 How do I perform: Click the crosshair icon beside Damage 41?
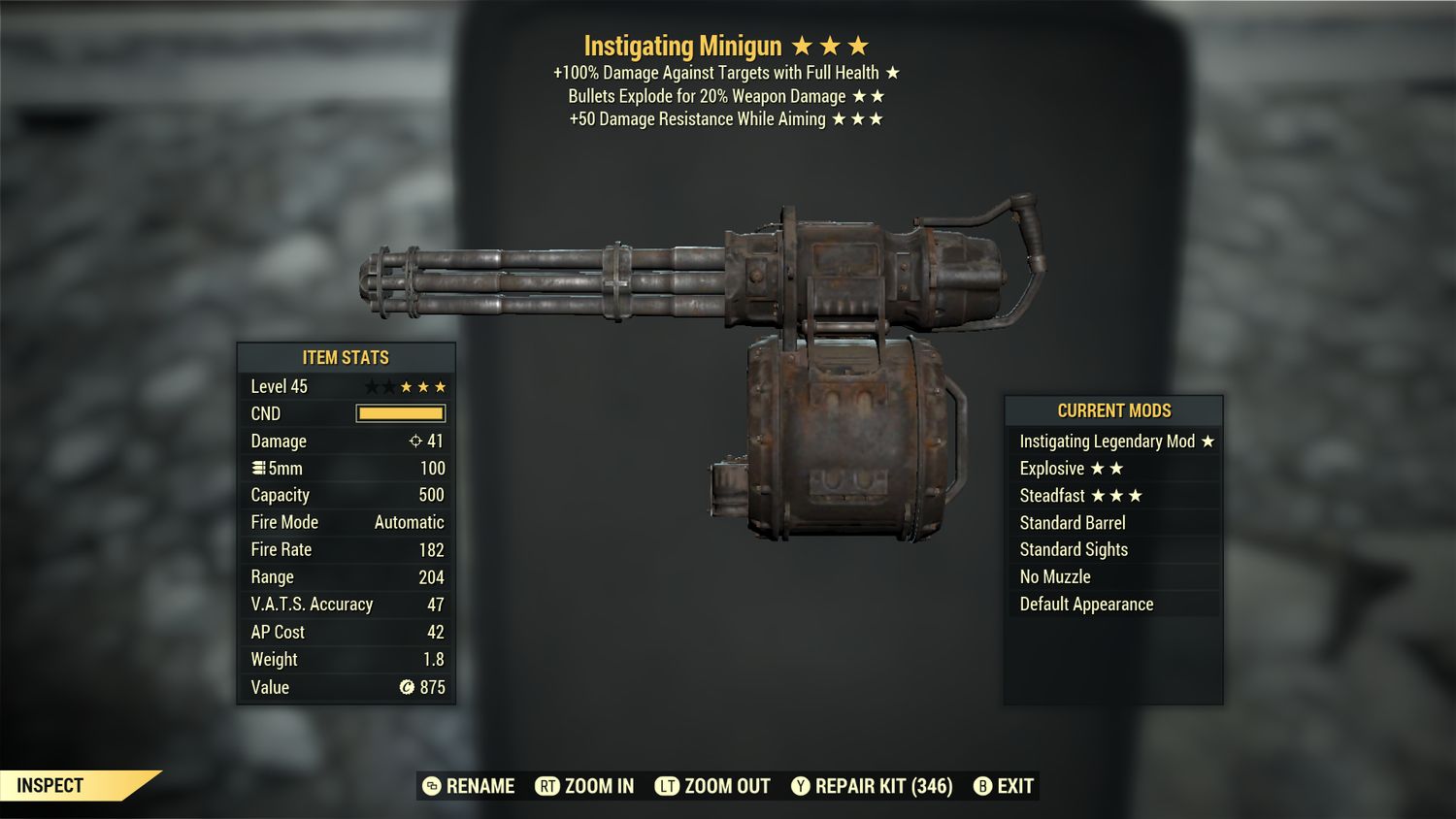point(417,441)
